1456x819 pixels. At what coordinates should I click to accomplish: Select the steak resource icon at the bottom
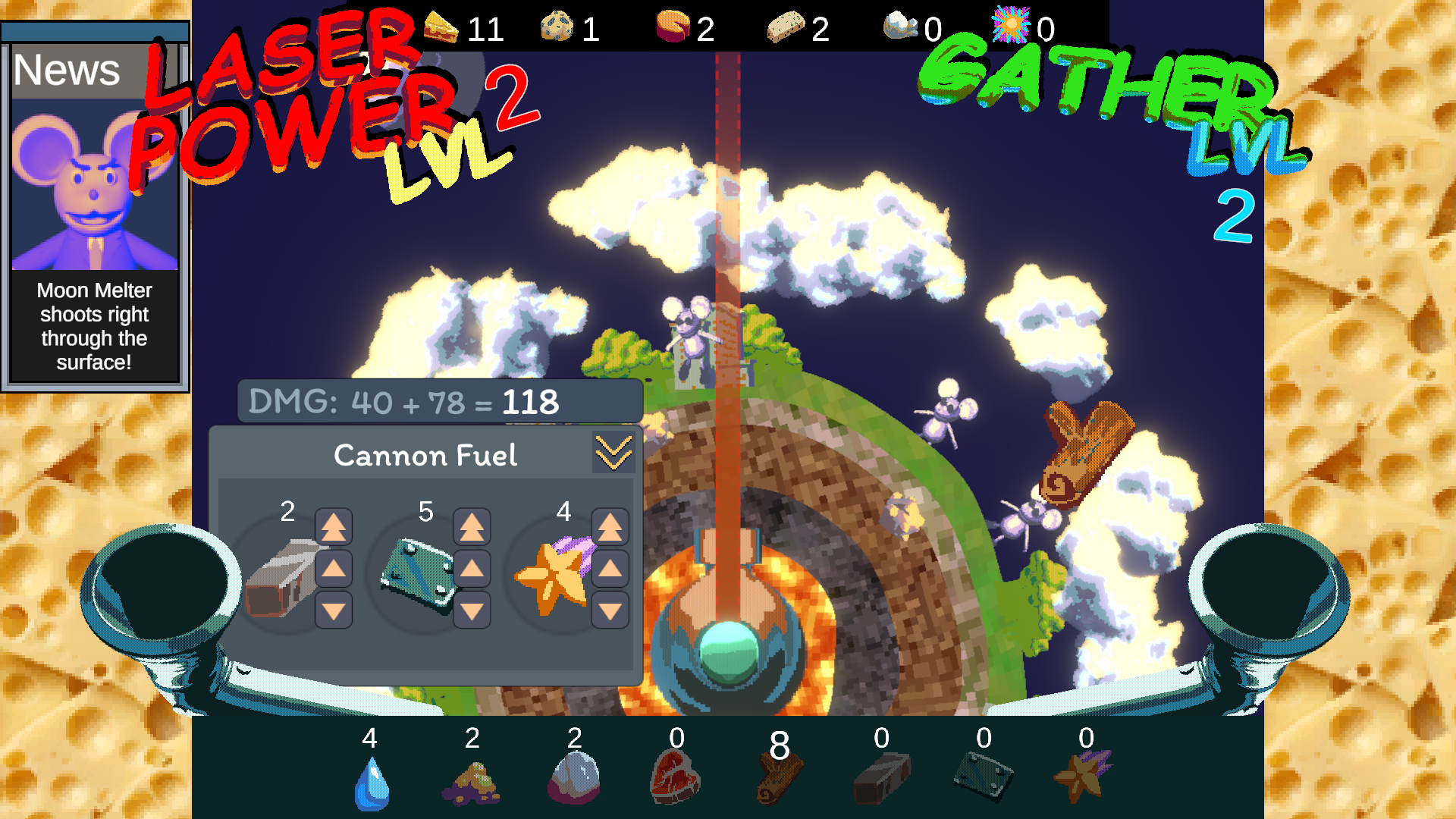(x=676, y=777)
